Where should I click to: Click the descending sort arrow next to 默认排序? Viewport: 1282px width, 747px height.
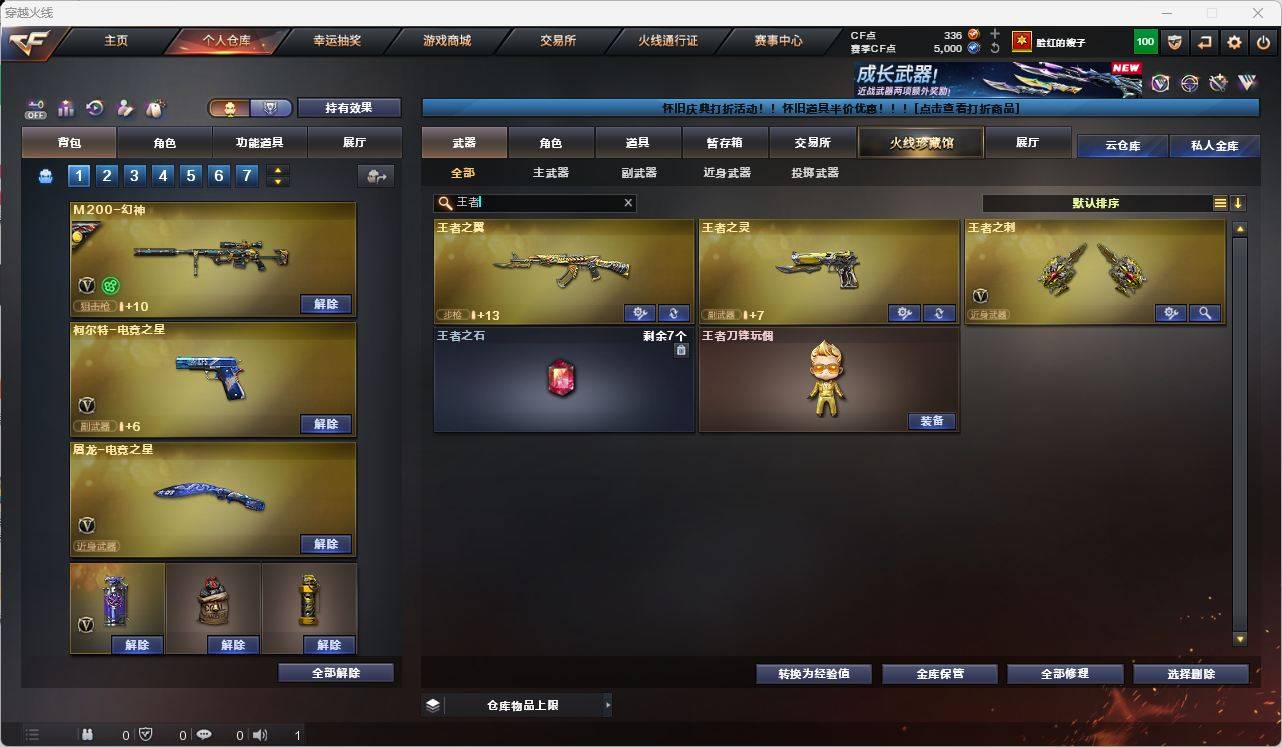click(x=1240, y=203)
